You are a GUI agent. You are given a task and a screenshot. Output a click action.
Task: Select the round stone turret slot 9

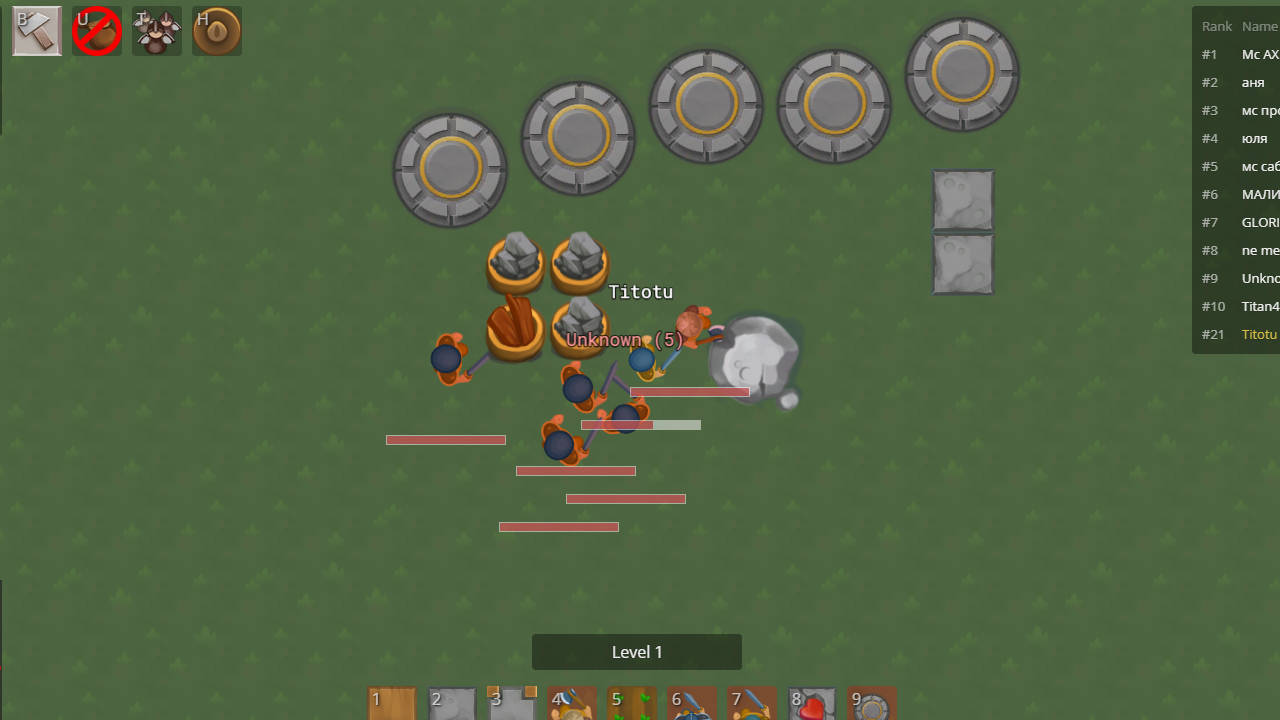(872, 703)
